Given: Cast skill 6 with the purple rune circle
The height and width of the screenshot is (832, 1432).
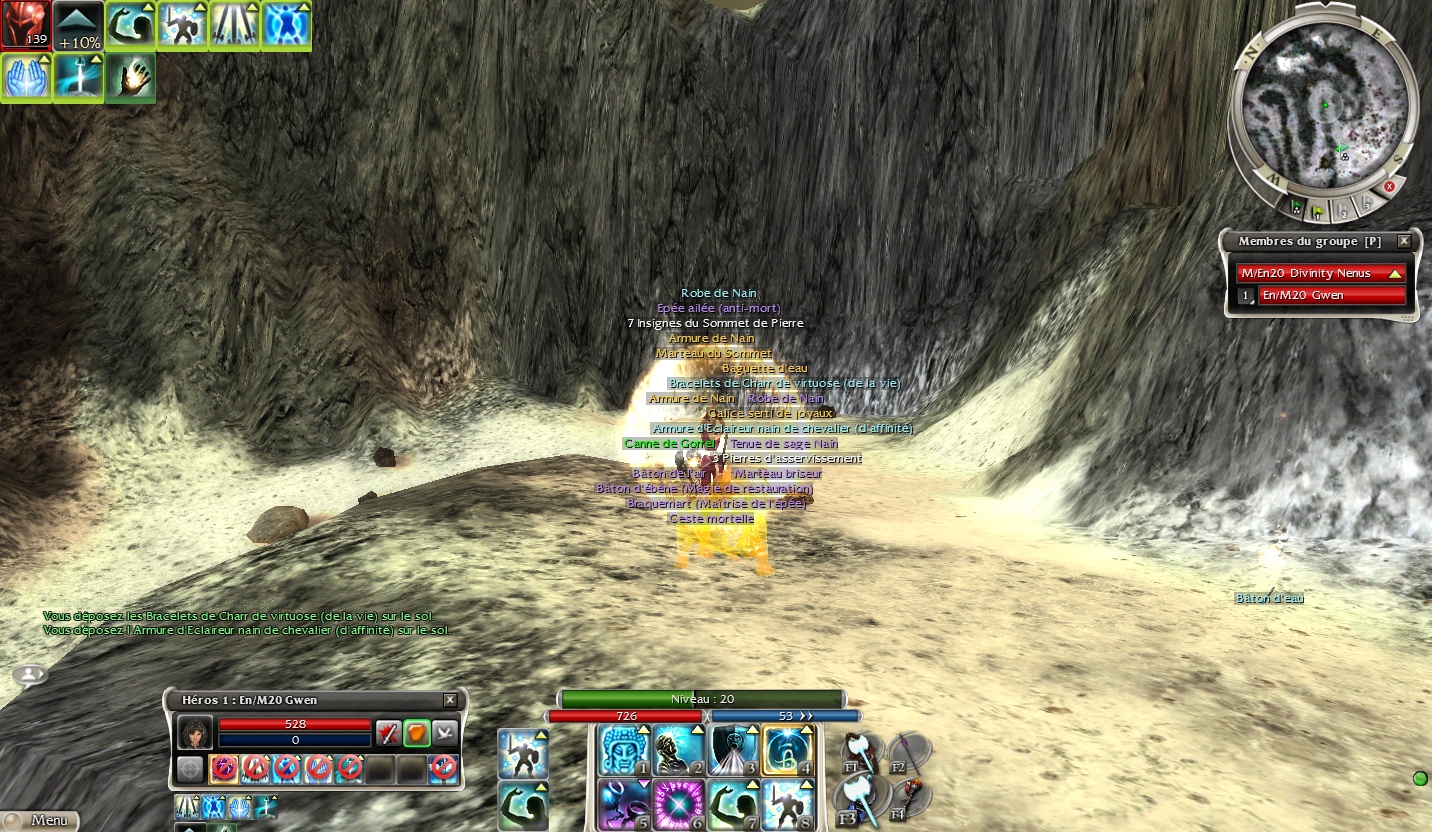Looking at the screenshot, I should (679, 805).
